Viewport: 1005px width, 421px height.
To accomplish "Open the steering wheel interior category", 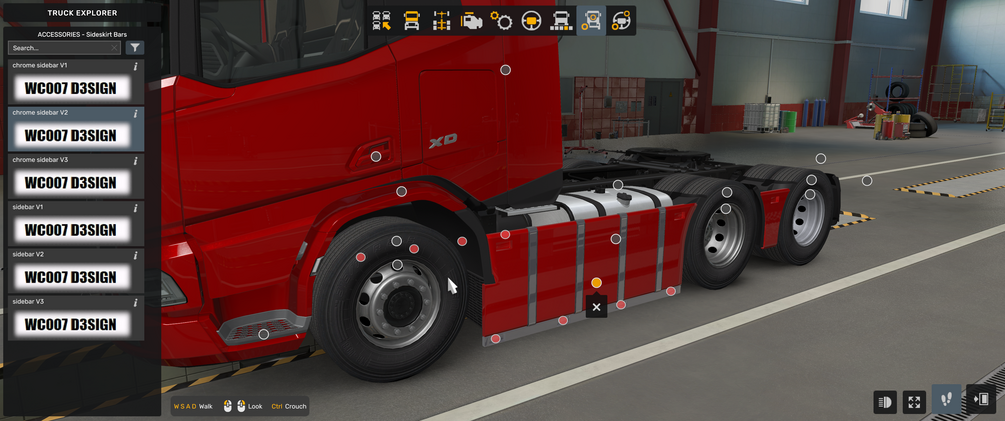I will [x=531, y=20].
